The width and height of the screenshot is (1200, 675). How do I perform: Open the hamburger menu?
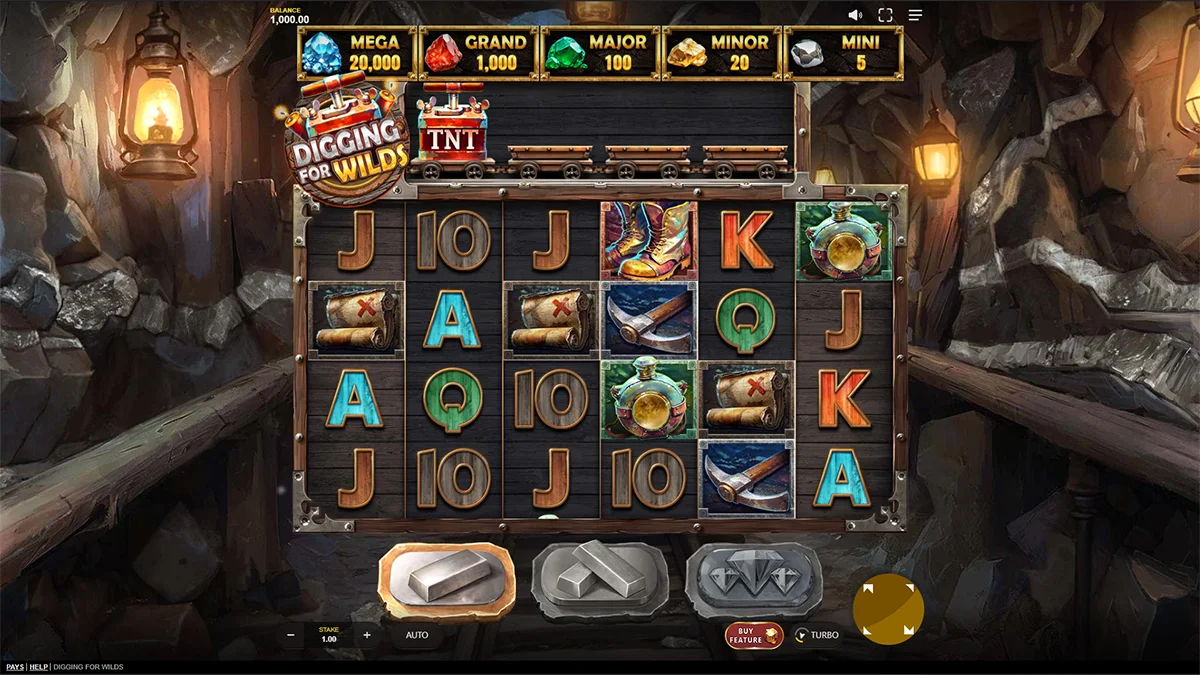[915, 15]
